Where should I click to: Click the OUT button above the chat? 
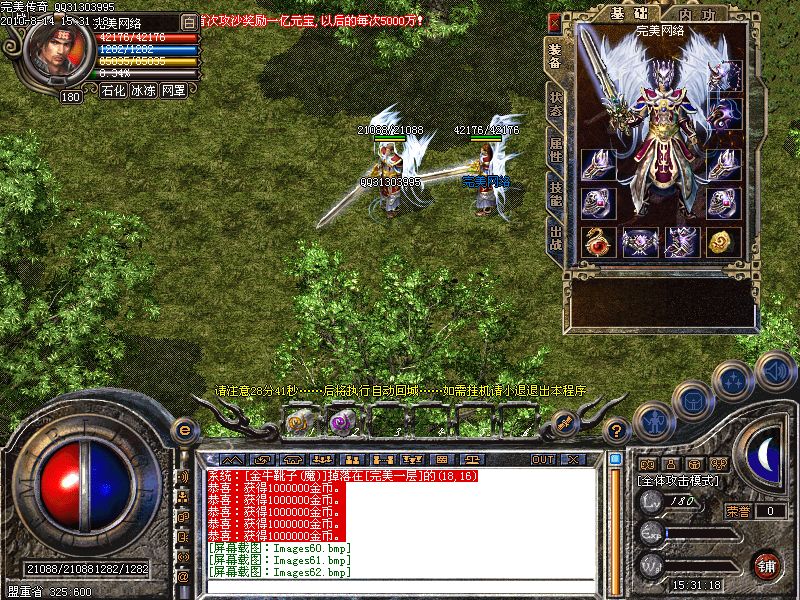tap(543, 460)
